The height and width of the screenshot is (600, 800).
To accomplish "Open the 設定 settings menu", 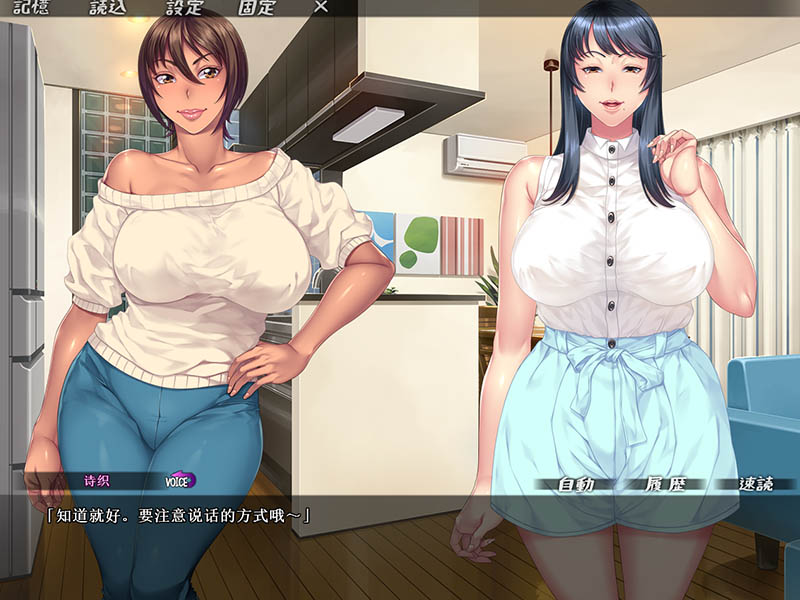I will [184, 7].
